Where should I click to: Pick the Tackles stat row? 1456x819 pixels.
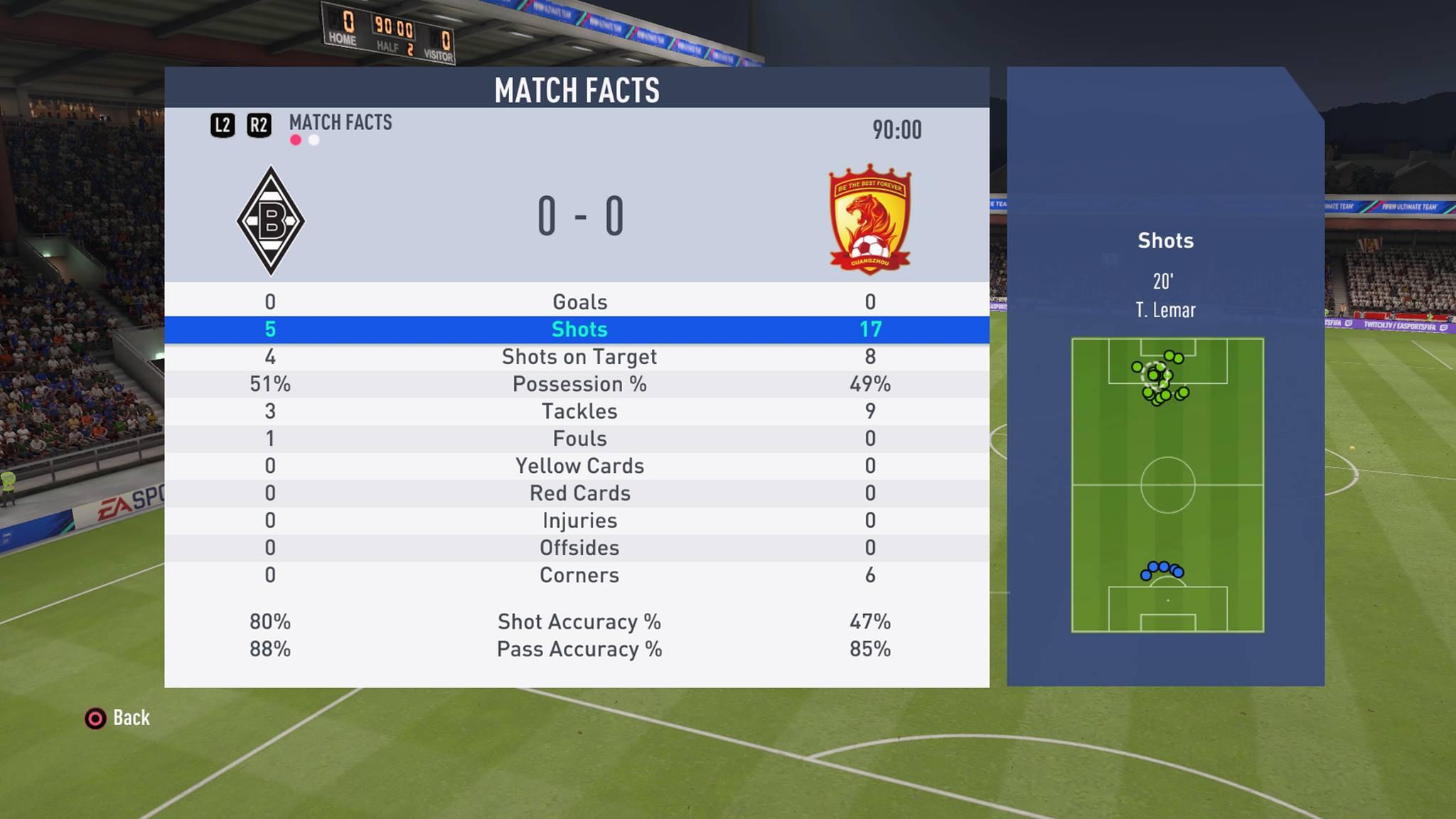pyautogui.click(x=579, y=412)
